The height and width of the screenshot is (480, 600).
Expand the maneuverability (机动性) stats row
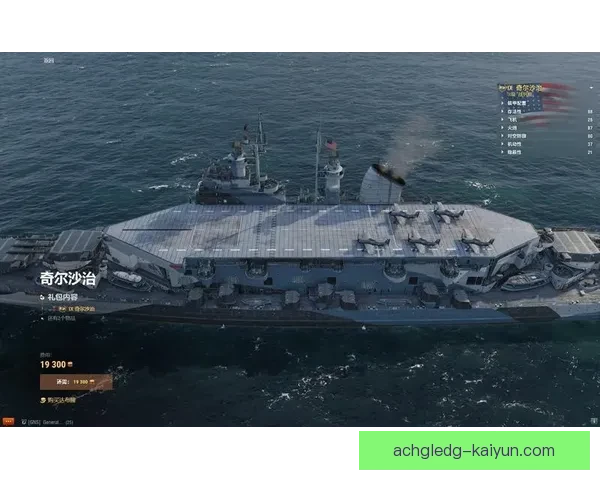(x=518, y=144)
